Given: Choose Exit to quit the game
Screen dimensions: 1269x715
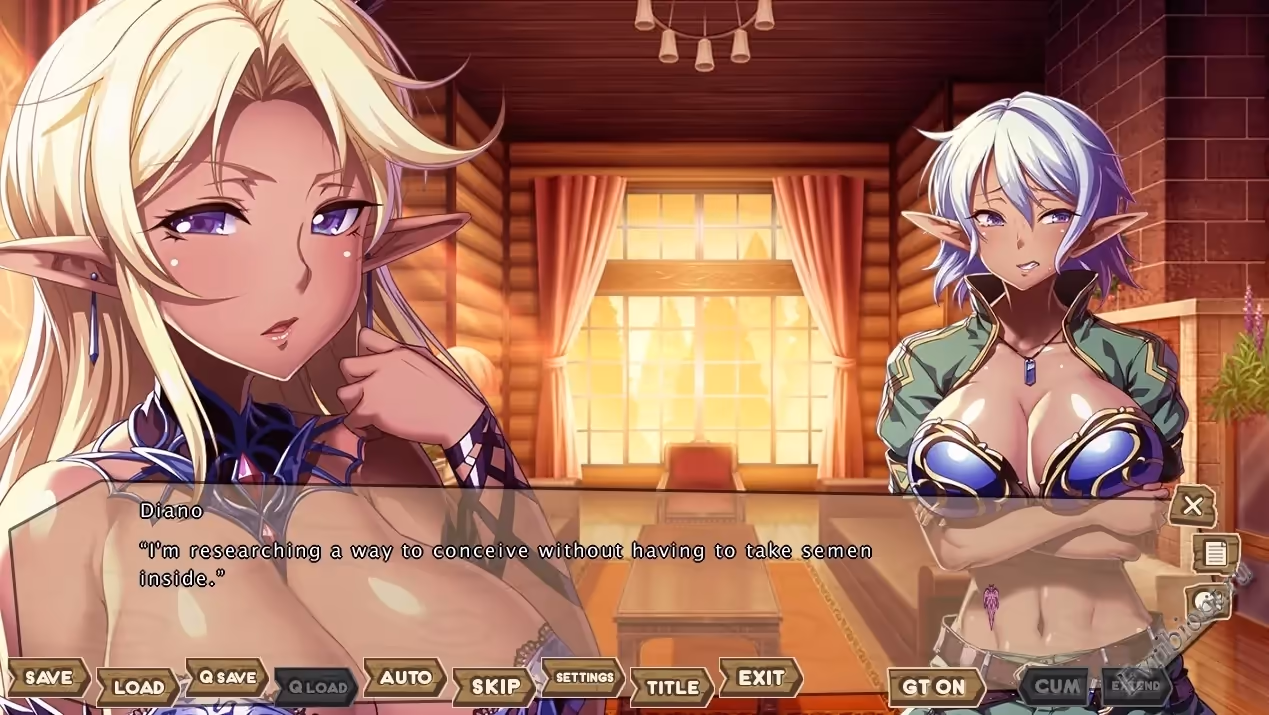Looking at the screenshot, I should pos(761,677).
